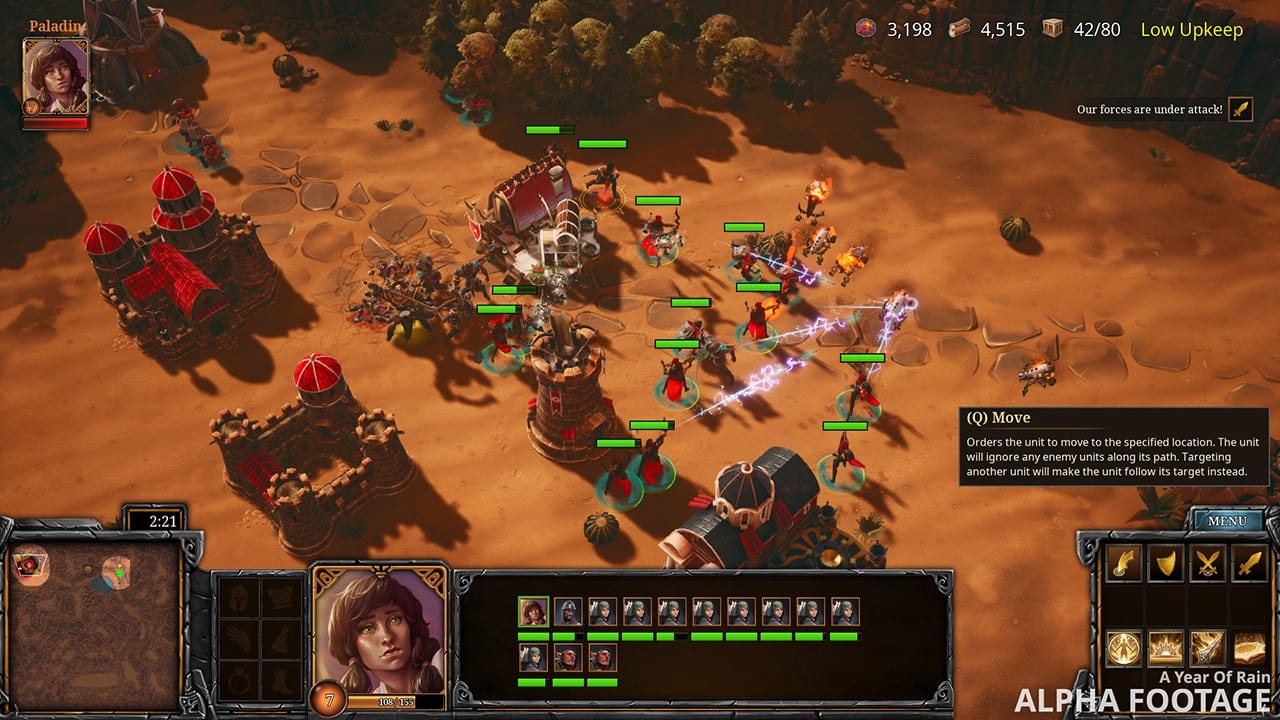Pick the highlighted Paladin in the selection group
The height and width of the screenshot is (720, 1280).
533,612
